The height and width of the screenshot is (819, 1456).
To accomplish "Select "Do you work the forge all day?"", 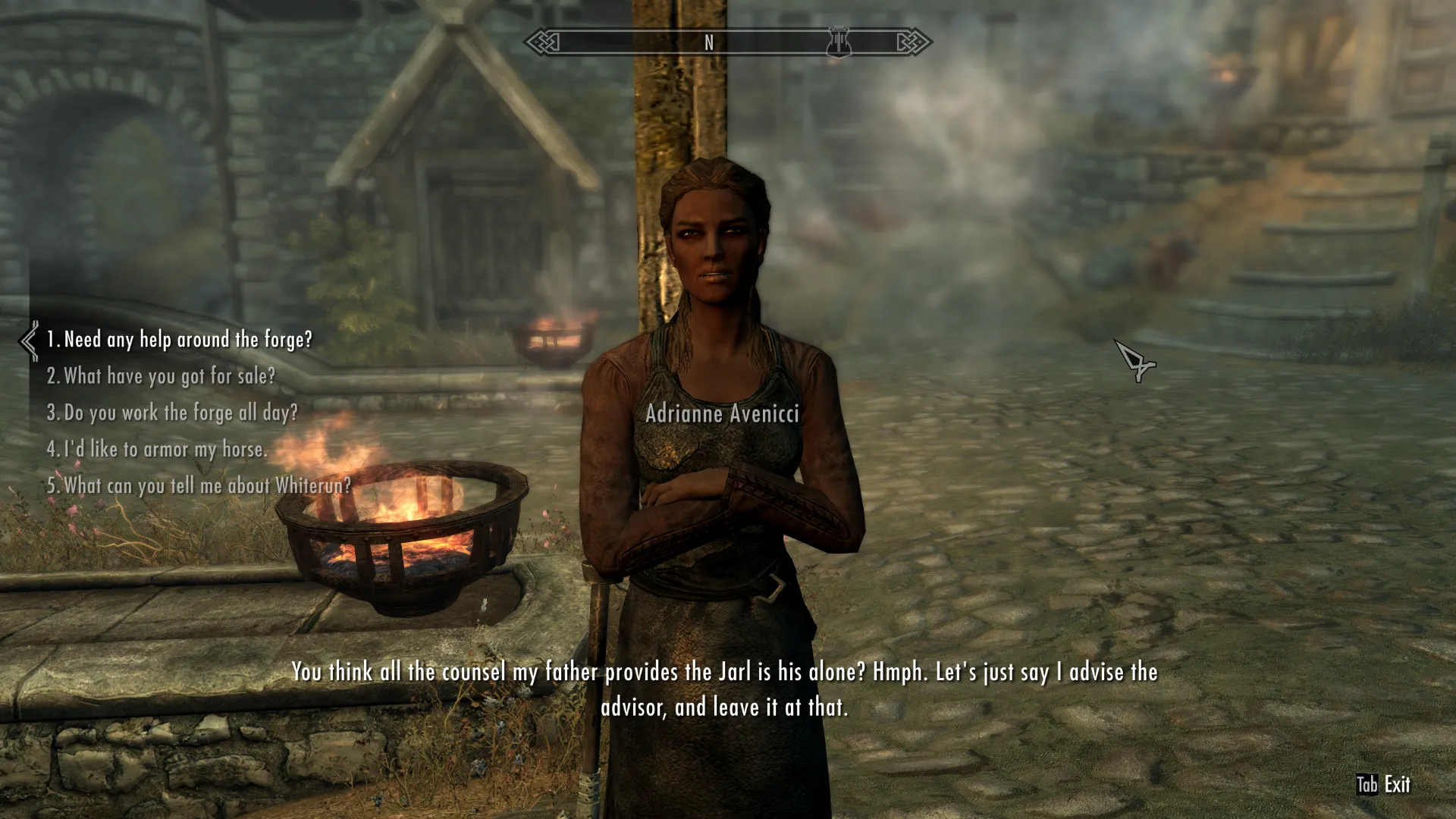I will click(172, 413).
